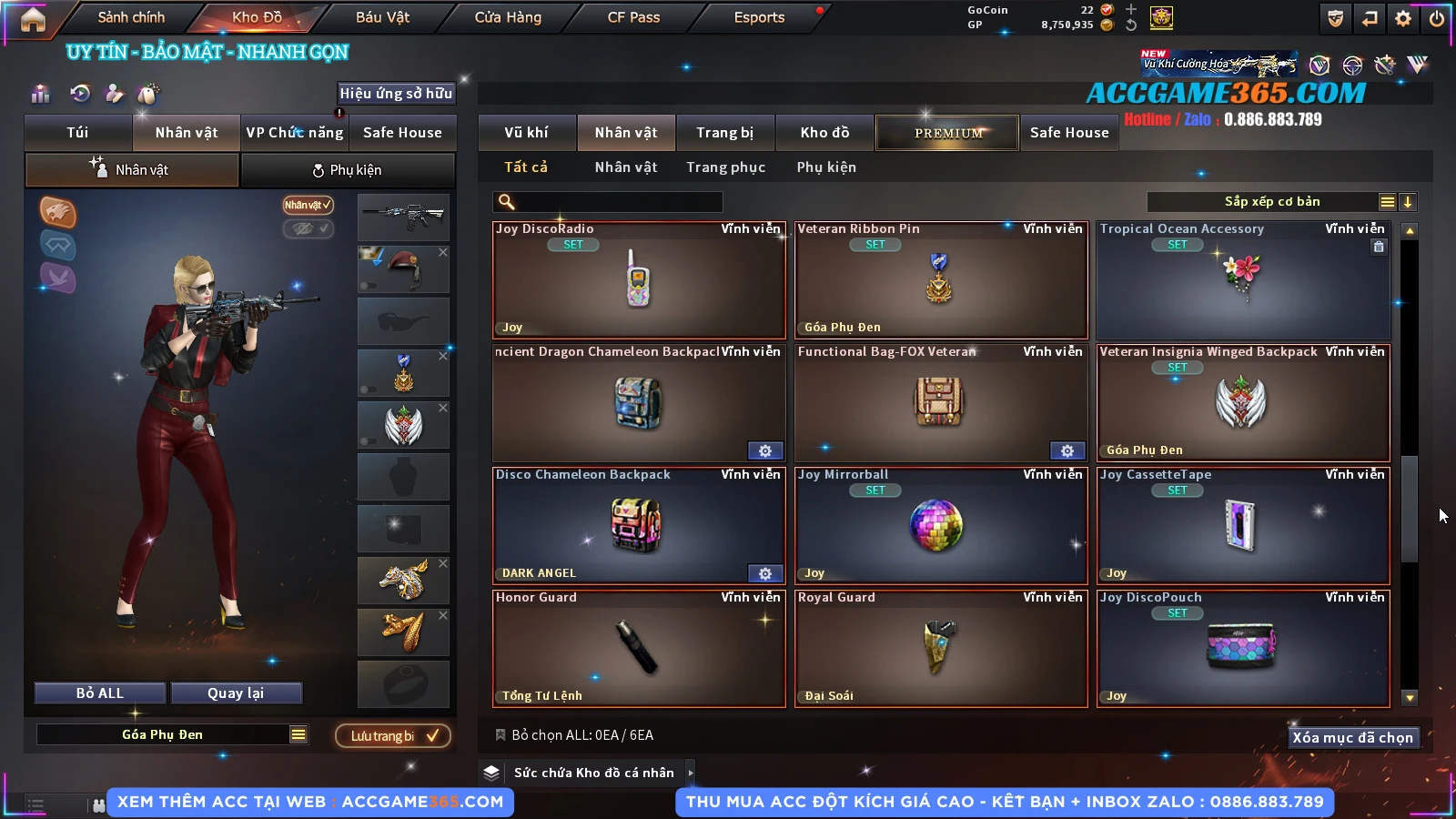Switch to the Vũ khí tab
The height and width of the screenshot is (819, 1456).
pos(526,133)
